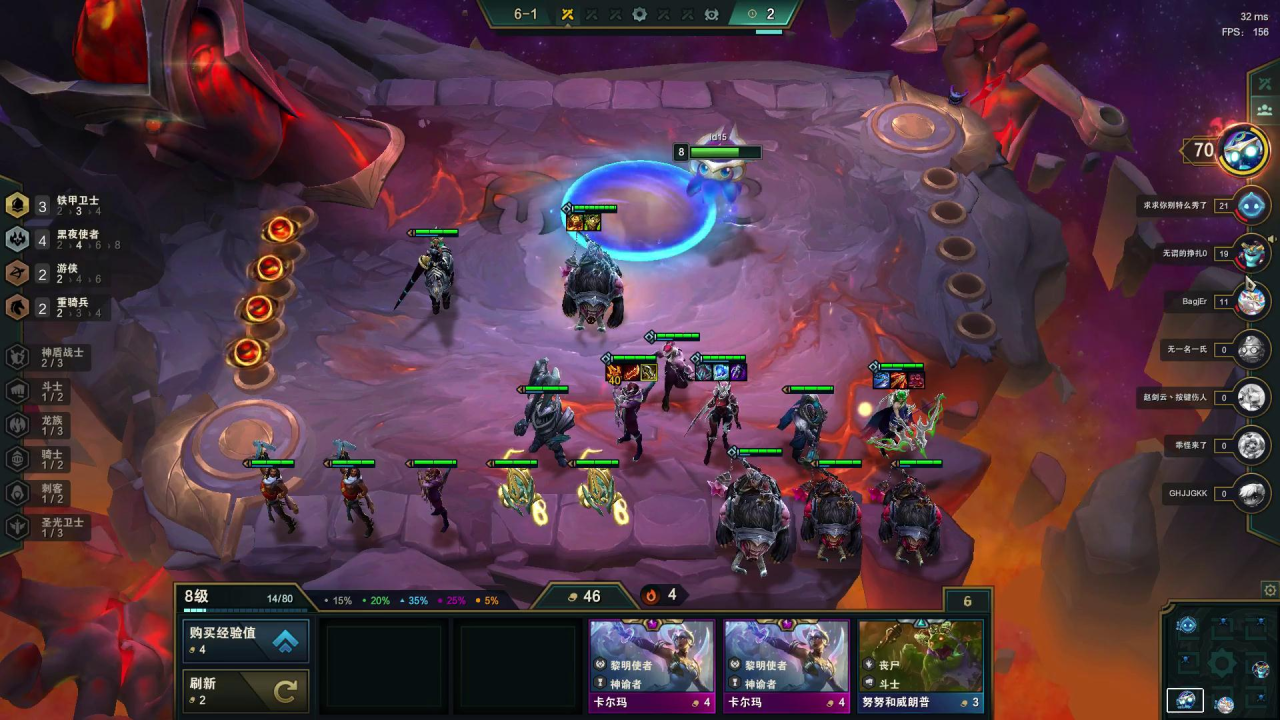The width and height of the screenshot is (1280, 720).
Task: Refresh the shop with the 刷新 button
Action: point(246,690)
